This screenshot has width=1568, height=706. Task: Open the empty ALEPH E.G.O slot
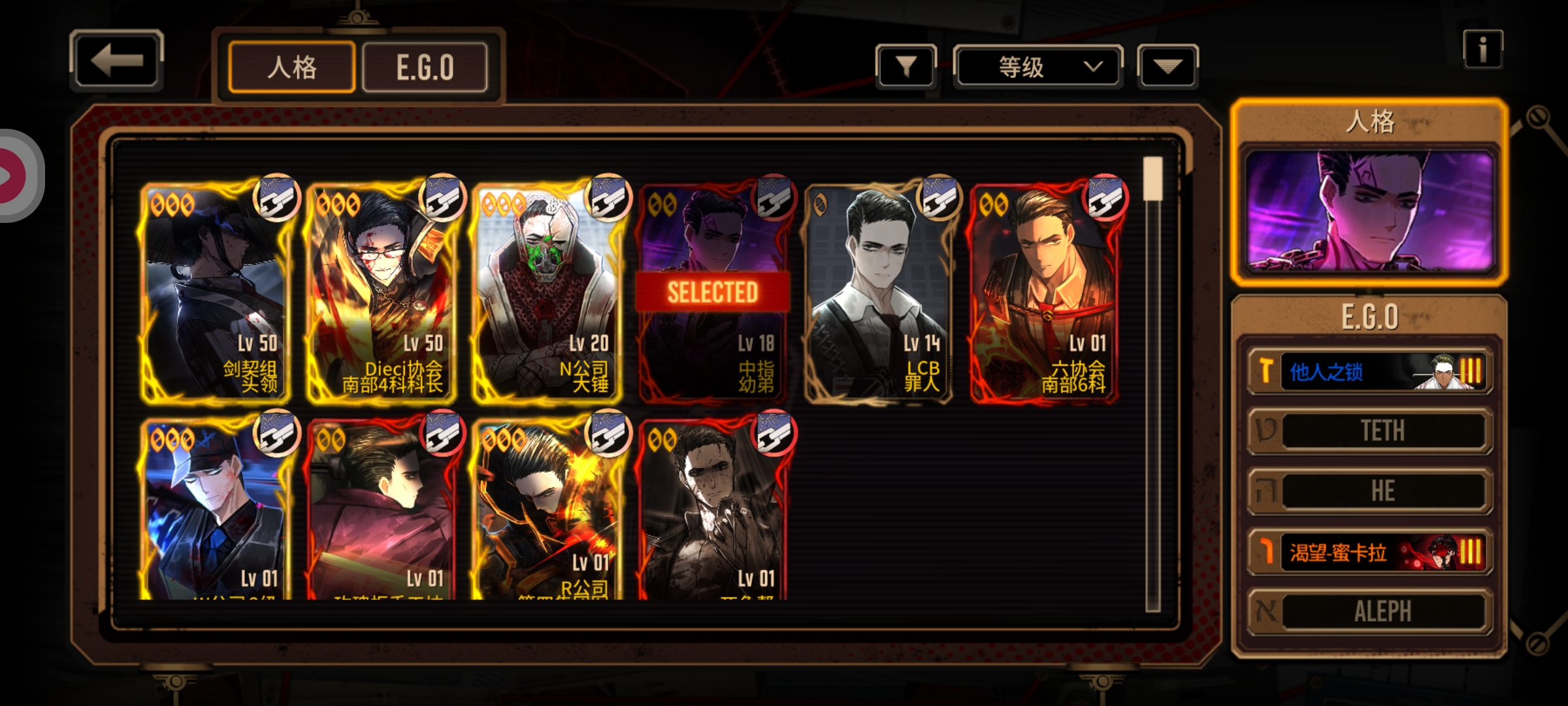click(x=1370, y=612)
